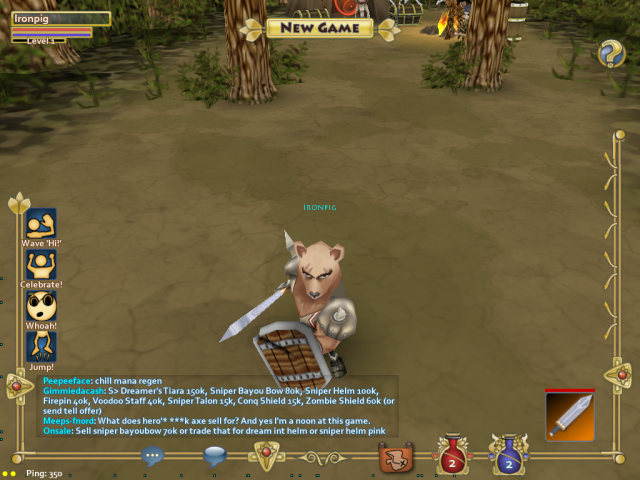
Task: Use the blue mana potion
Action: [x=508, y=456]
